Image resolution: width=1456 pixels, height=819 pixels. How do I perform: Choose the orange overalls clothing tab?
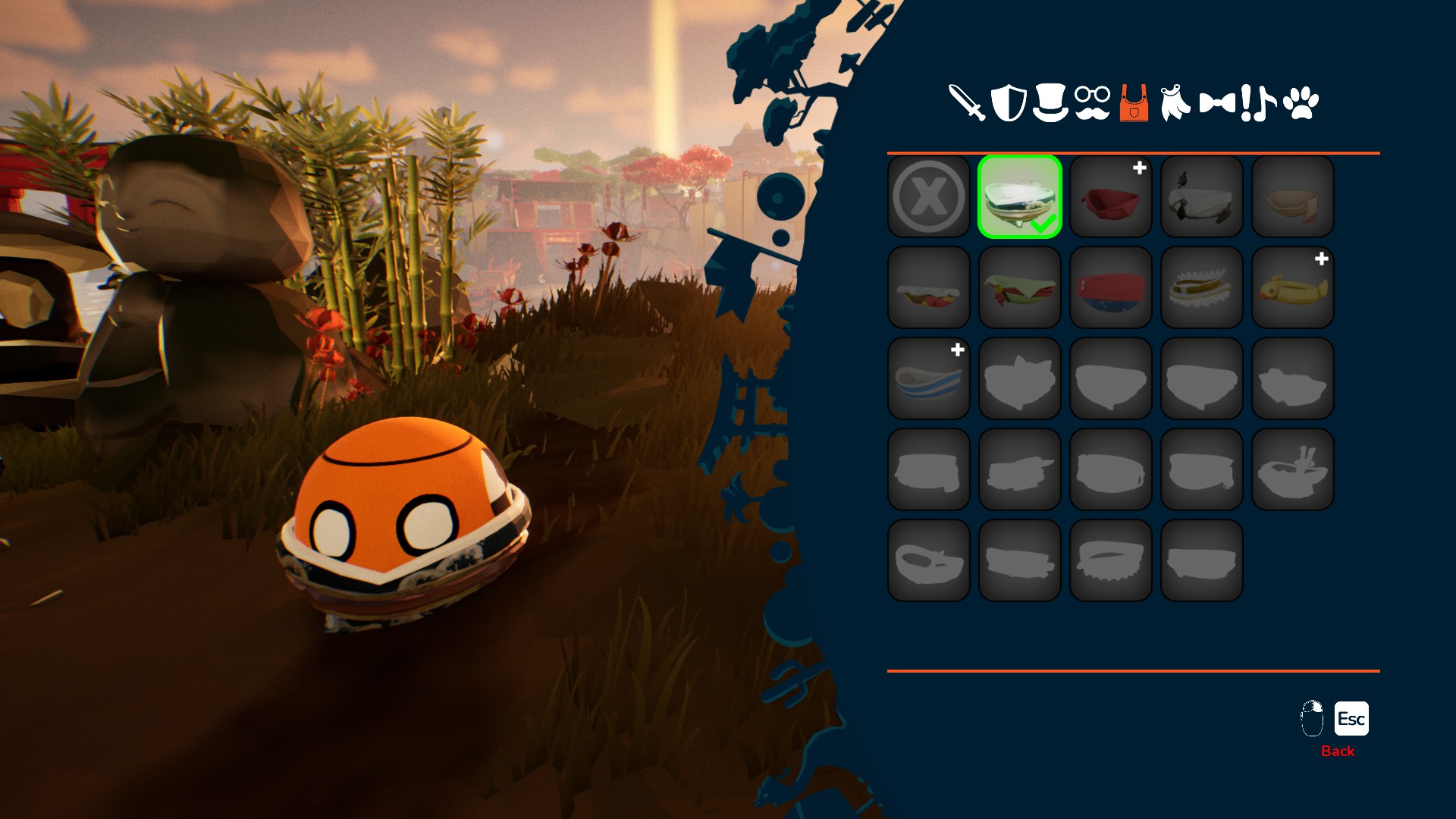[1134, 103]
